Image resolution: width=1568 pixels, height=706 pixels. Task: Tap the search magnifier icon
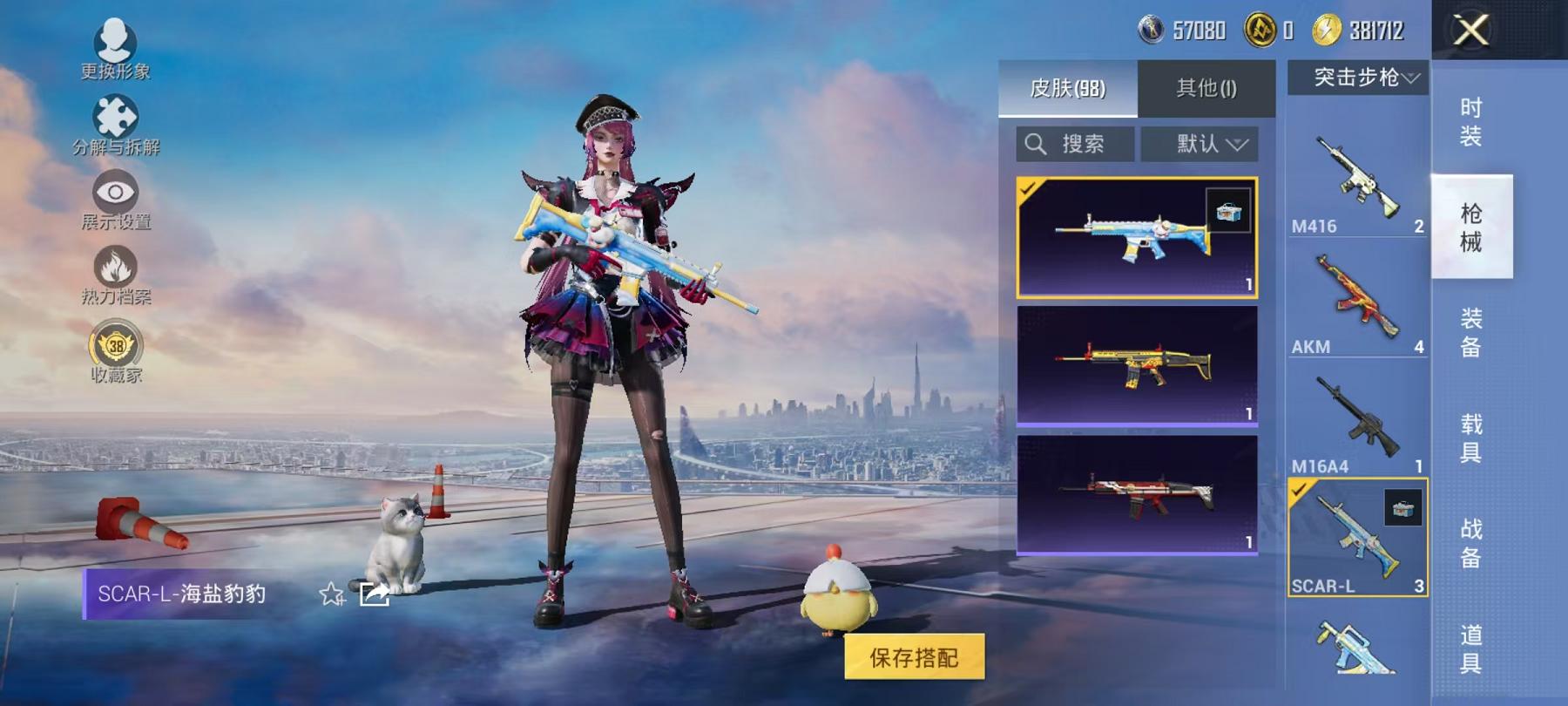coord(1037,144)
